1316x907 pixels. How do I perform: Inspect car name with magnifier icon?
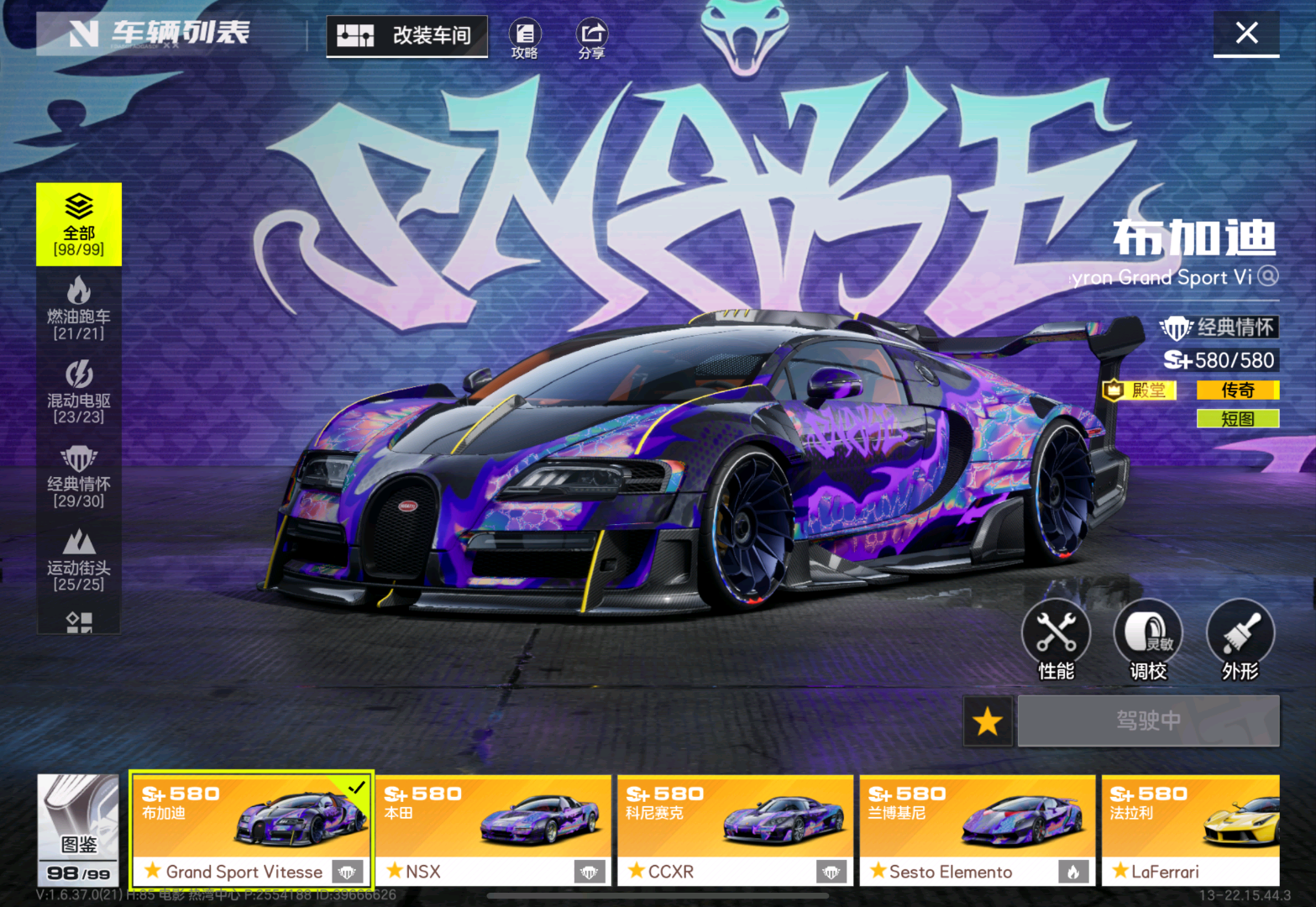(x=1268, y=276)
